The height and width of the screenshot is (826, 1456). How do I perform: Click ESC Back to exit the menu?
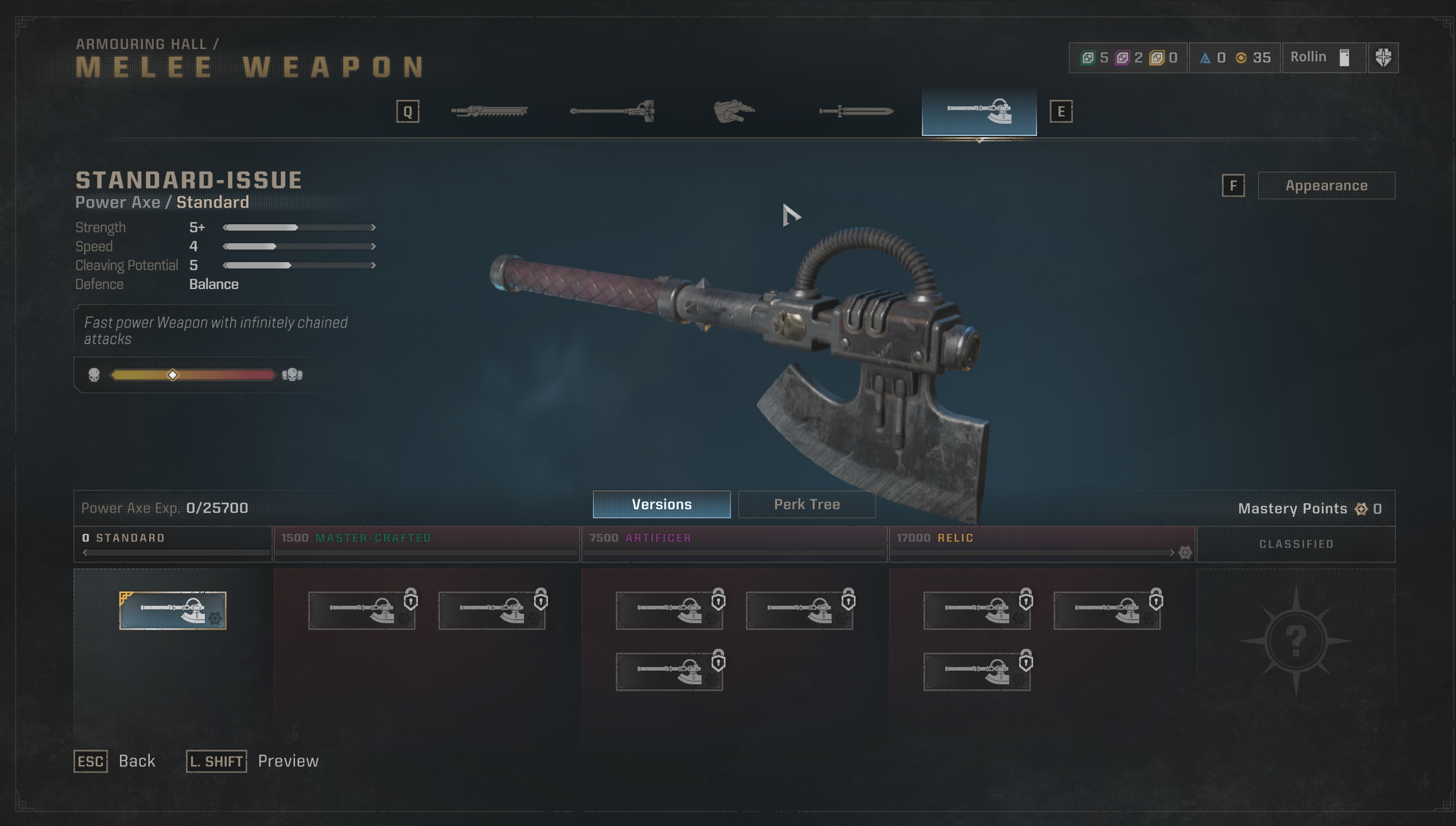(x=91, y=761)
